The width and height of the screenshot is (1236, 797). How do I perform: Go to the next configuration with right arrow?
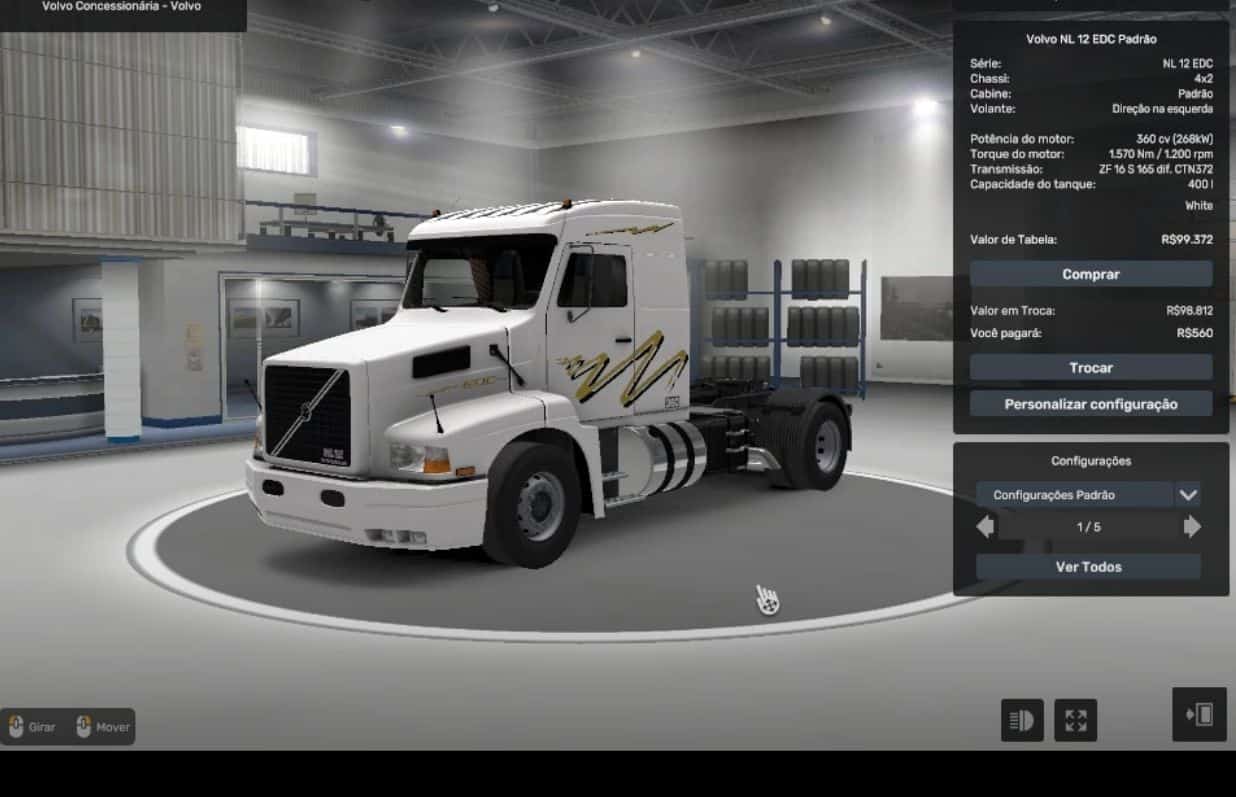coord(1192,527)
